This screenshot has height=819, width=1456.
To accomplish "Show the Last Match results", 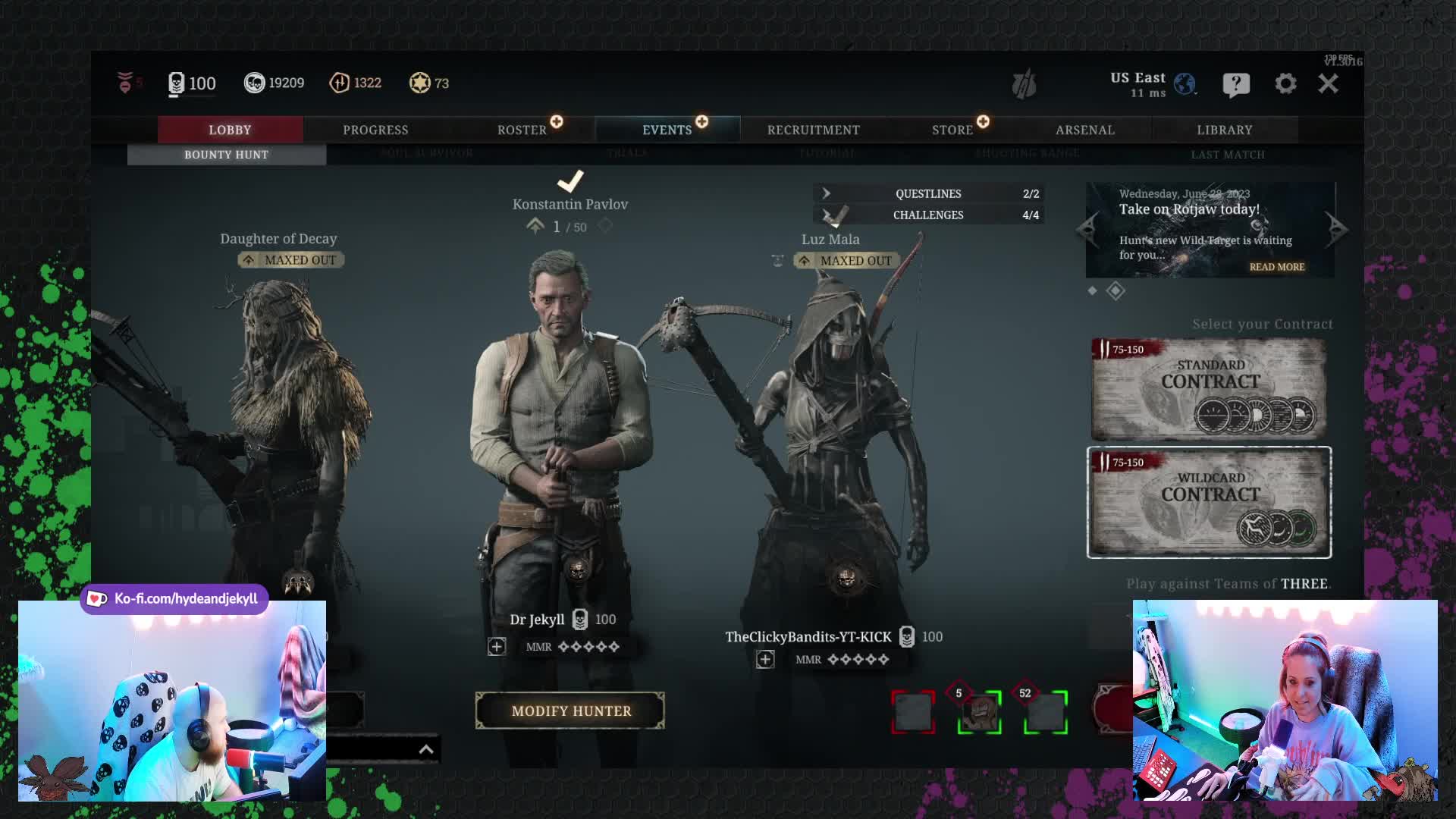I will point(1228,155).
